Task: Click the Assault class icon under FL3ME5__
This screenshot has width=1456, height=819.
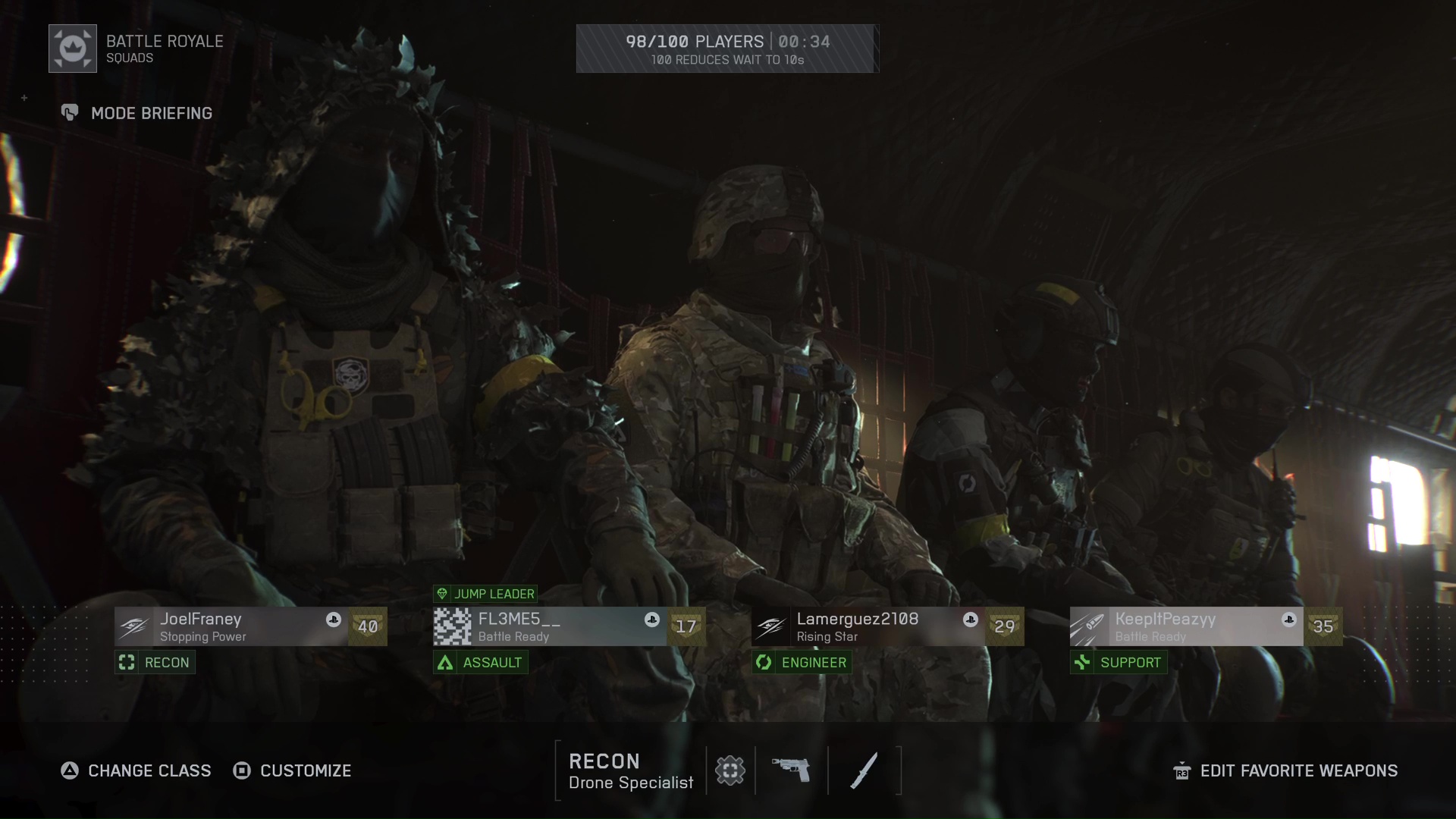Action: click(444, 662)
